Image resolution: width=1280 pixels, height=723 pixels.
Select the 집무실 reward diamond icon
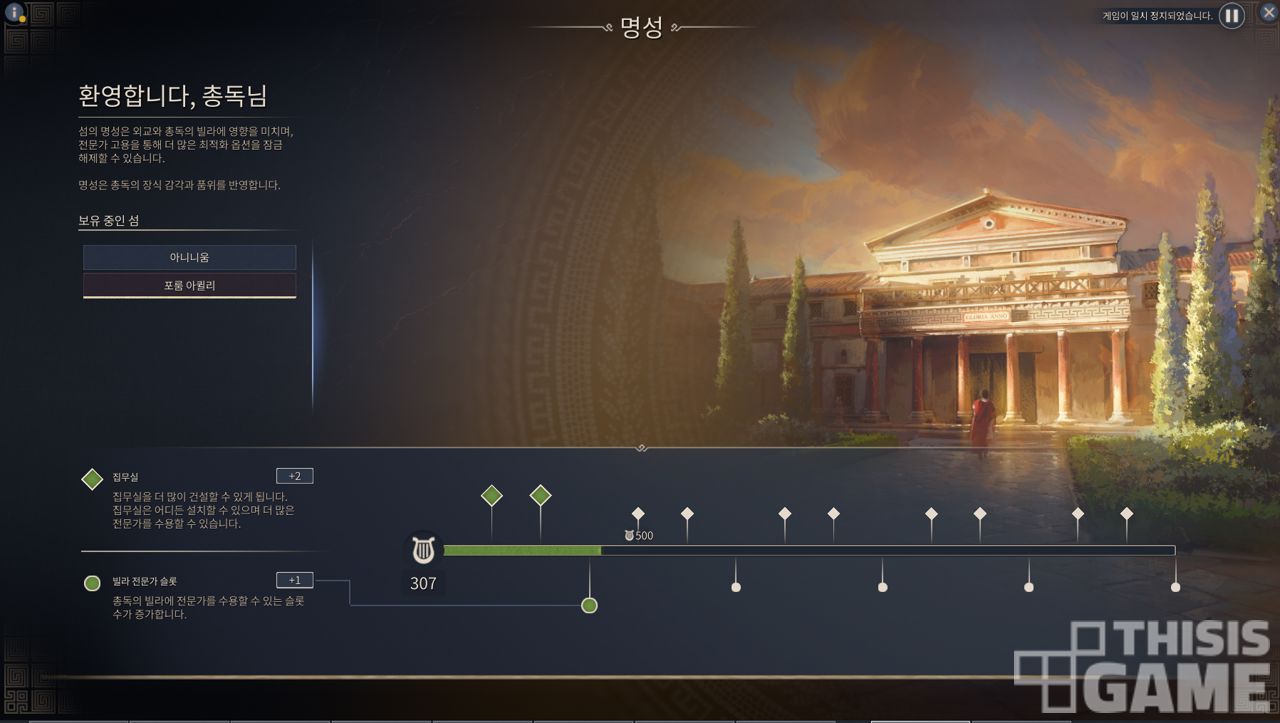[92, 479]
